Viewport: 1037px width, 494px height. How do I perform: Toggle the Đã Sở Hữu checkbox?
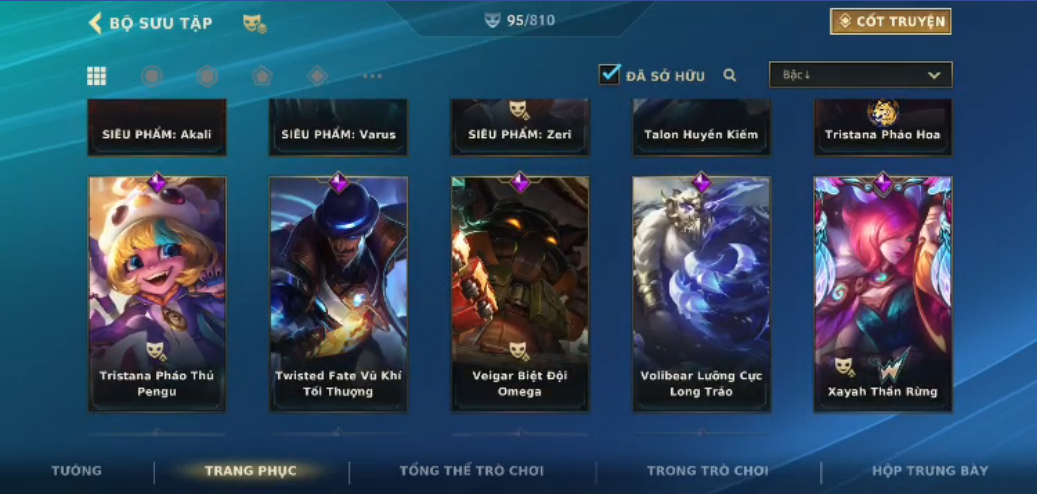coord(610,74)
